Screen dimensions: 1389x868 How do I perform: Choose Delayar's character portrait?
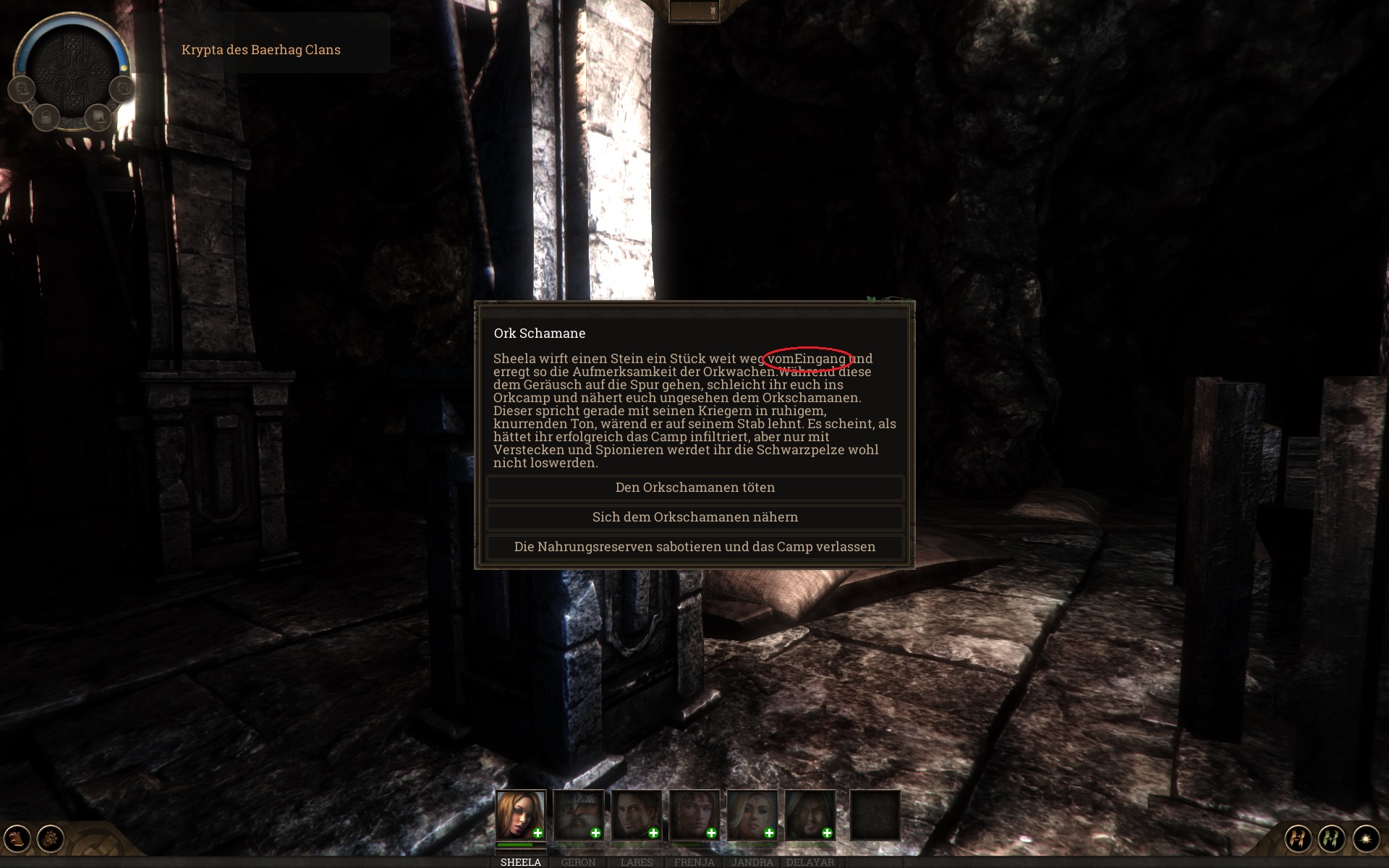point(810,814)
